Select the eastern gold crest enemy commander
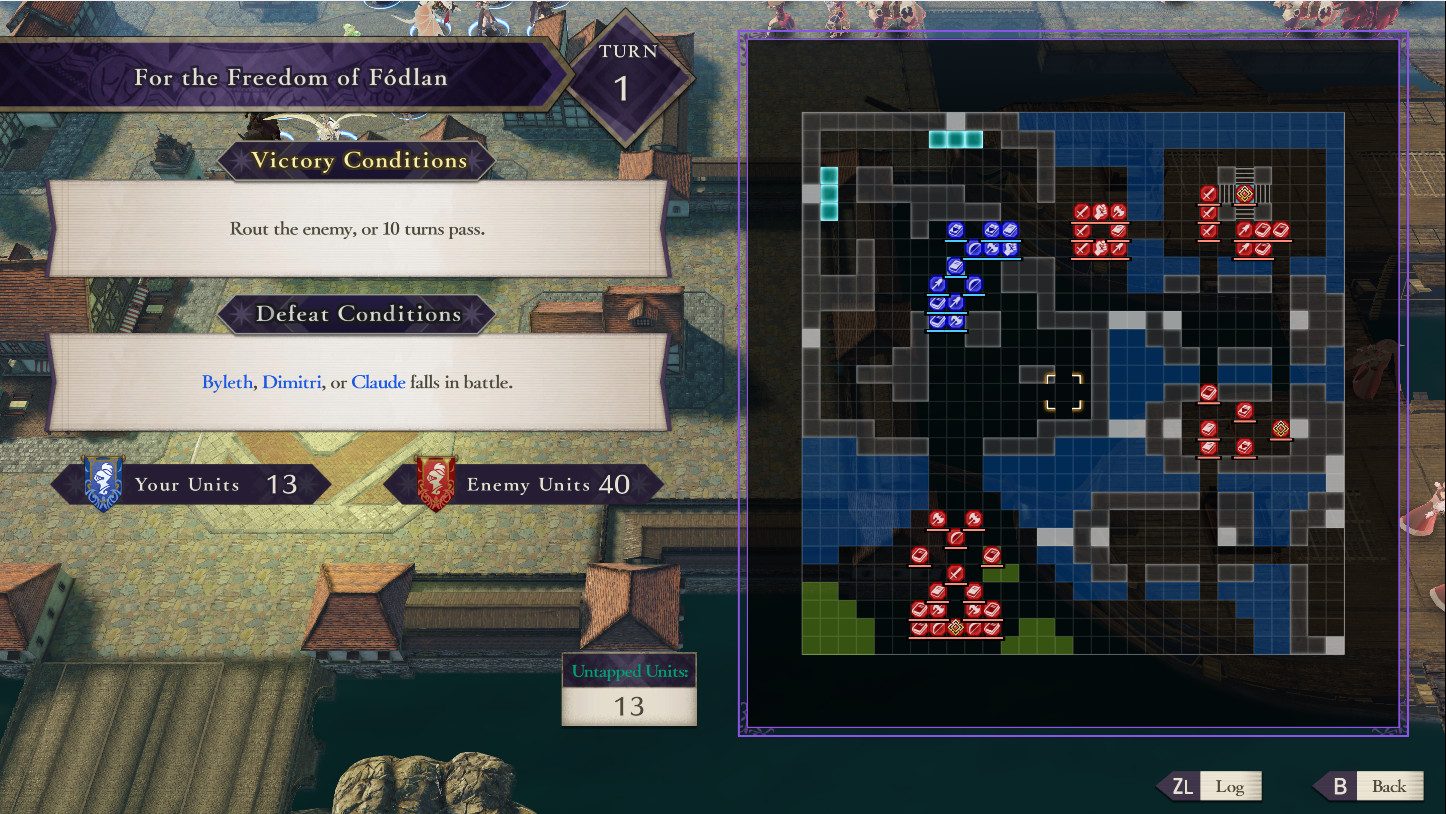 1280,429
